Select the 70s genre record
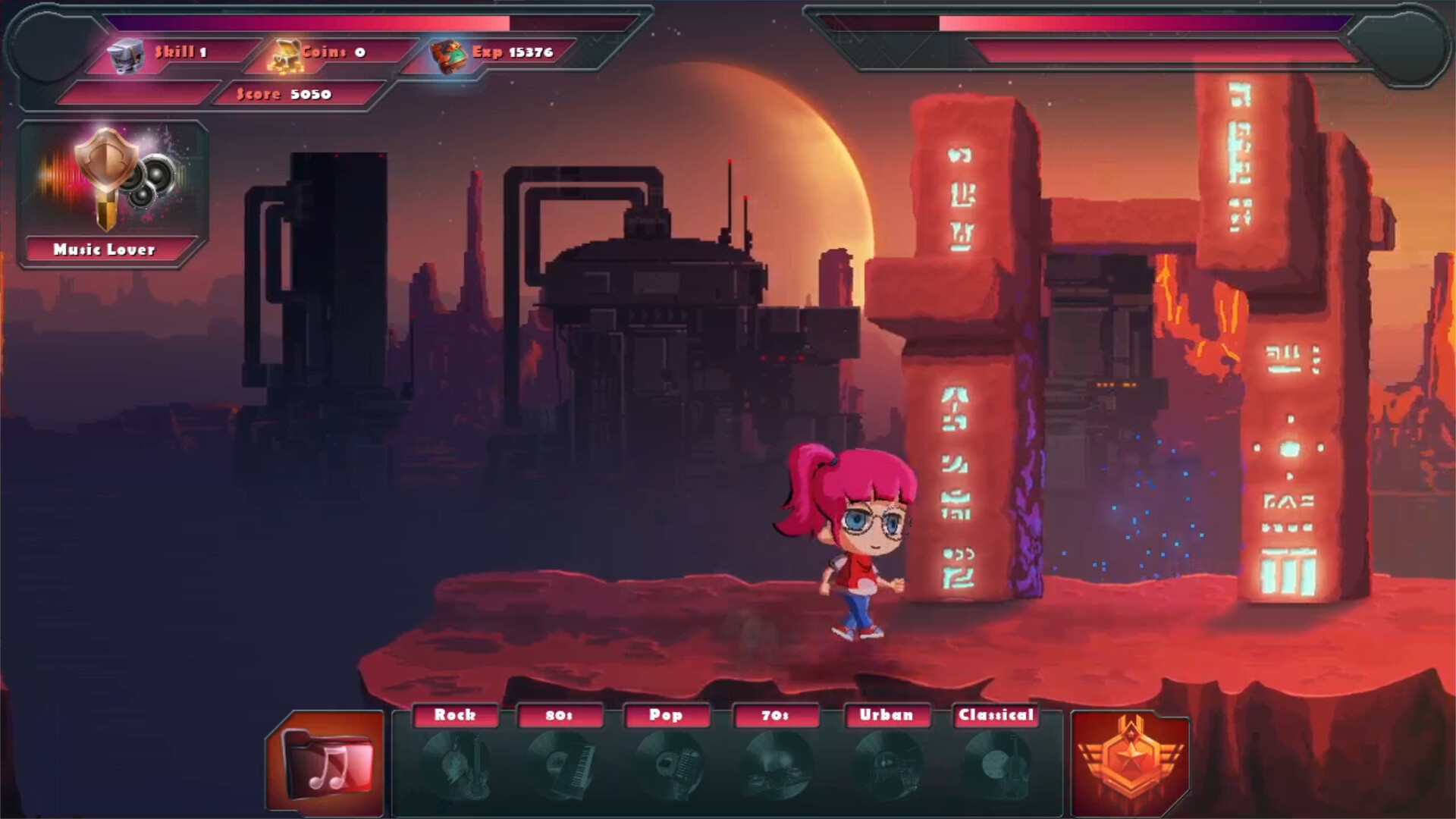Screen dimensions: 1456x819 point(776,762)
